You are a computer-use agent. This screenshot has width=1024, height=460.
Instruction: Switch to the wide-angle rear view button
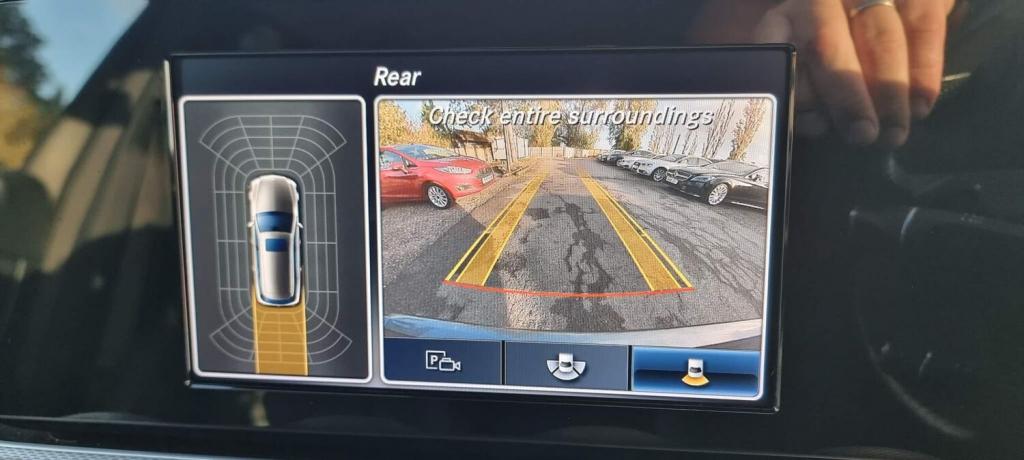(x=567, y=366)
